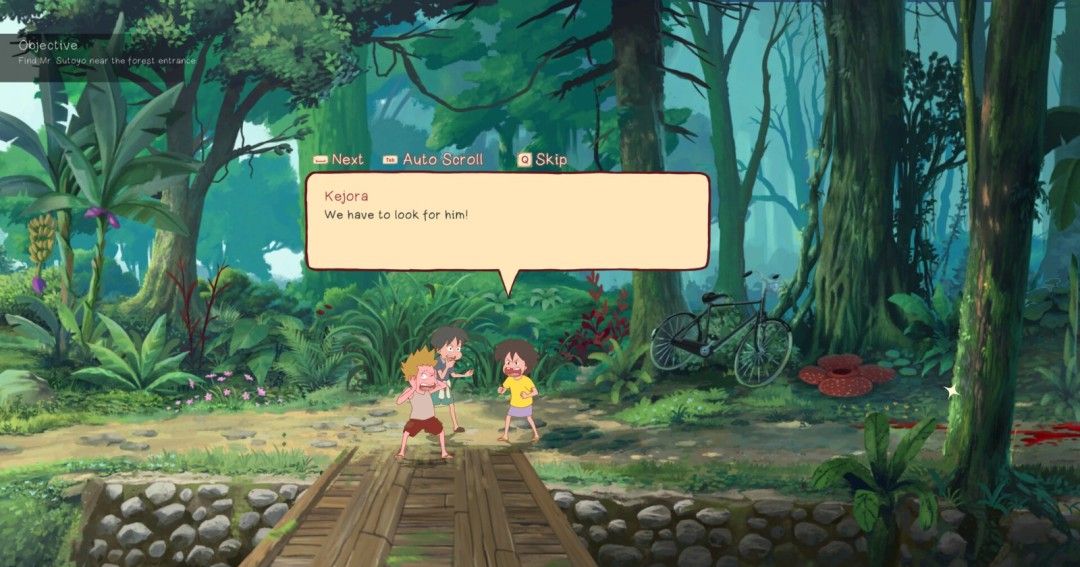Viewport: 1080px width, 567px height.
Task: Click Kejora's dialogue speech box
Action: coord(507,221)
